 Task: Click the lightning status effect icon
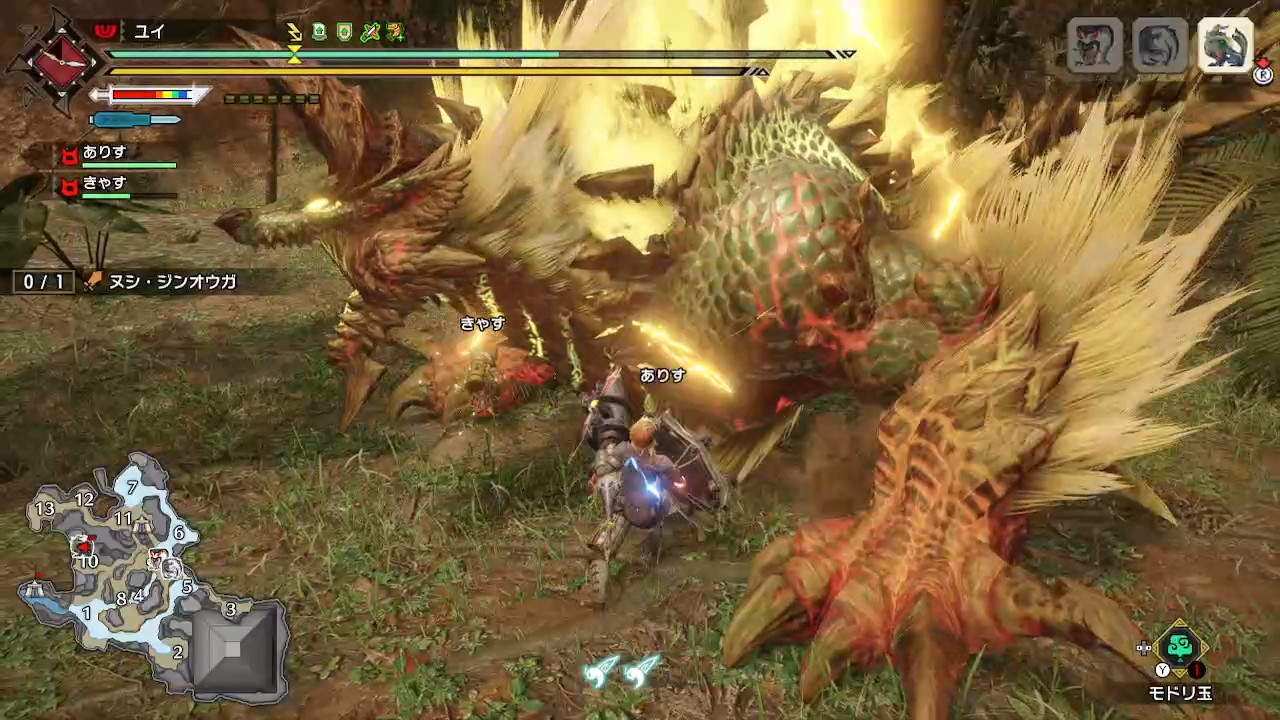pyautogui.click(x=293, y=33)
